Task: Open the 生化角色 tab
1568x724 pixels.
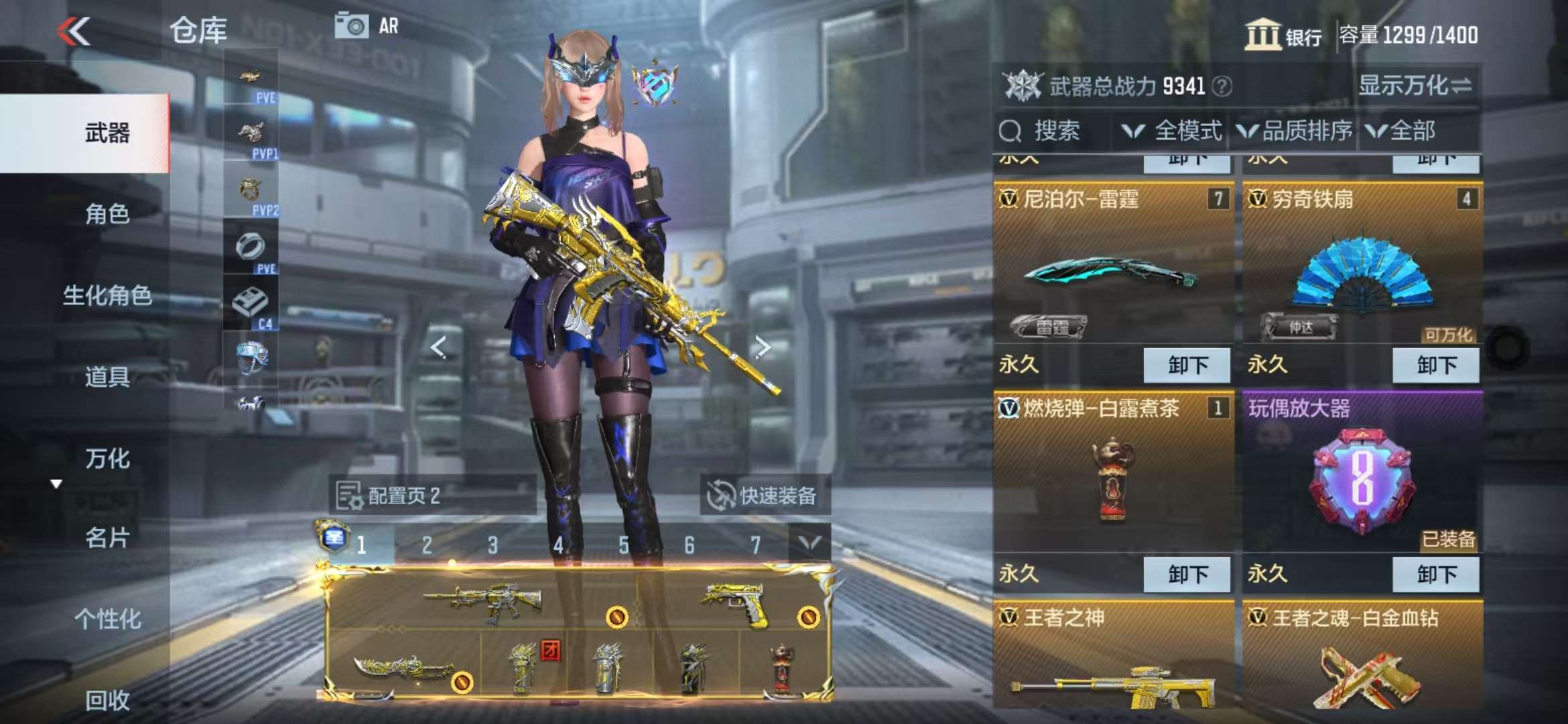Action: (x=107, y=295)
